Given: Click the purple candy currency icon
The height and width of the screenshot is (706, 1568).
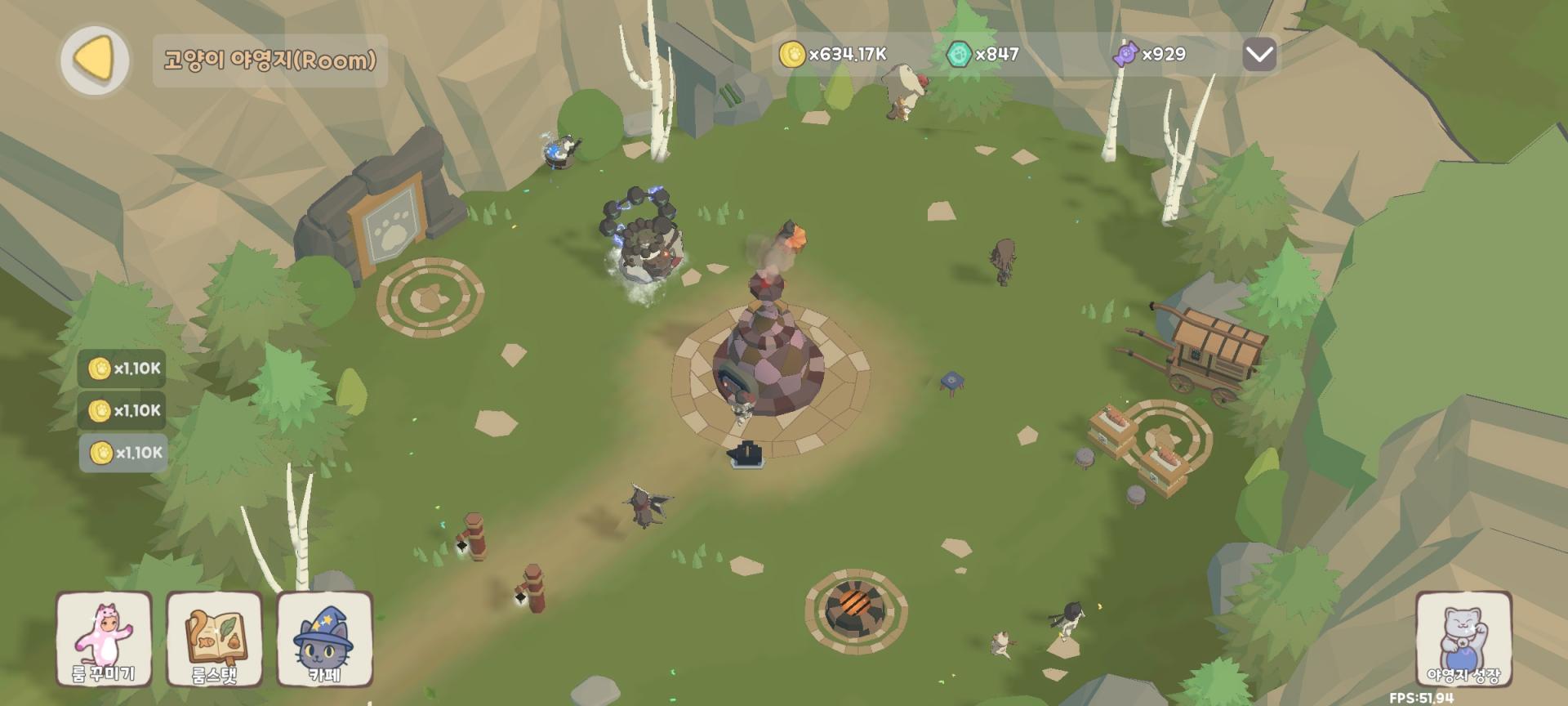Looking at the screenshot, I should click(1126, 55).
